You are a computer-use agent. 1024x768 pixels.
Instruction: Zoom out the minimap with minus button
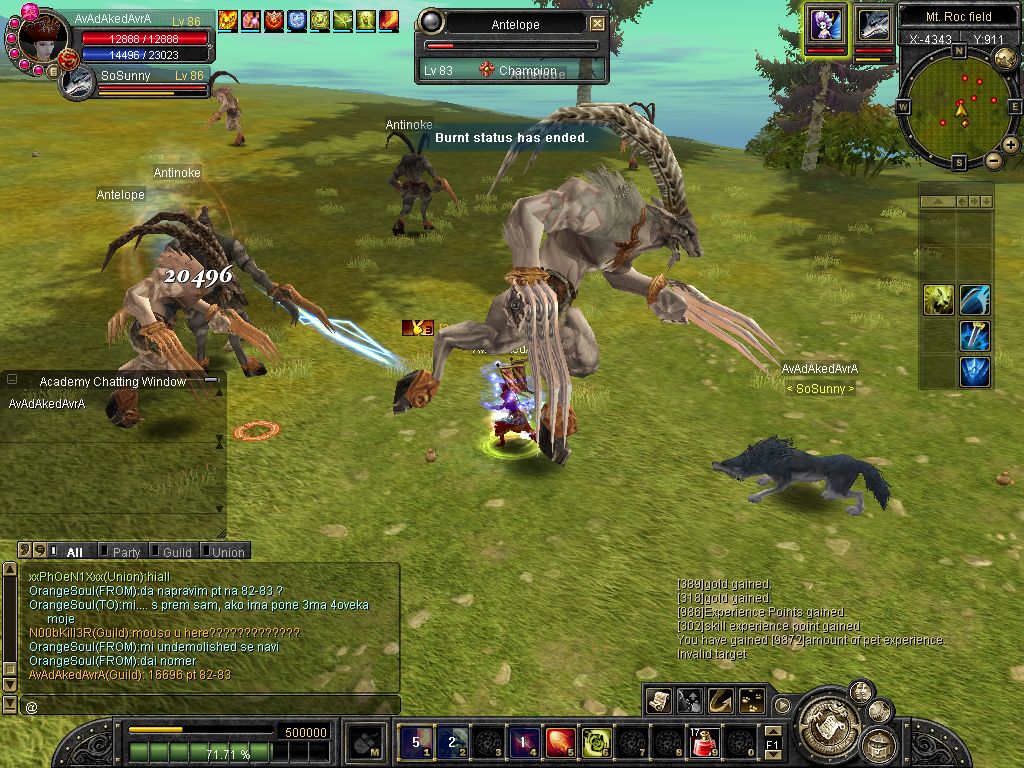point(994,160)
